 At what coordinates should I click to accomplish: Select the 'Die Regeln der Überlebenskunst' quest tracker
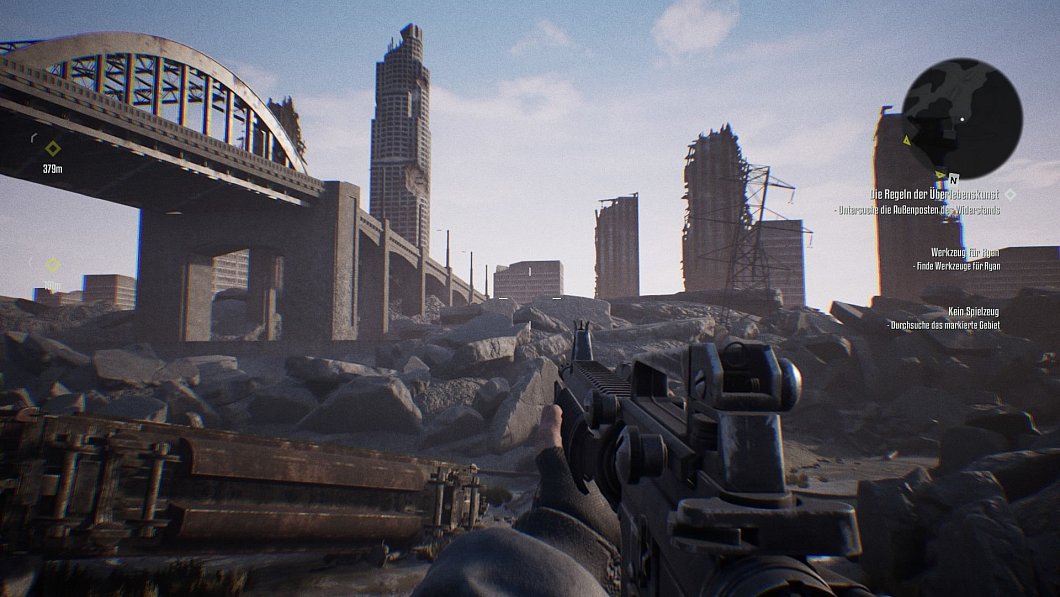point(934,194)
